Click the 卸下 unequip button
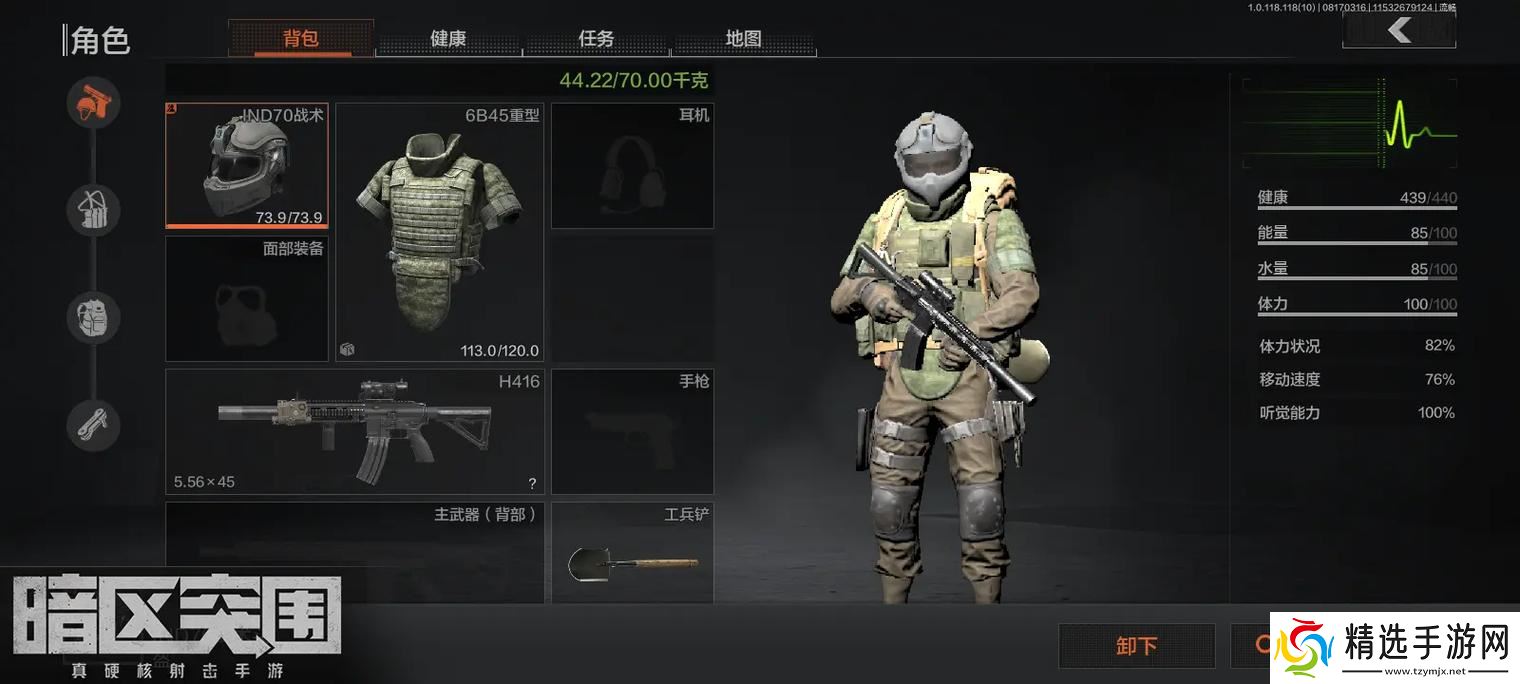1520x684 pixels. click(x=1136, y=645)
